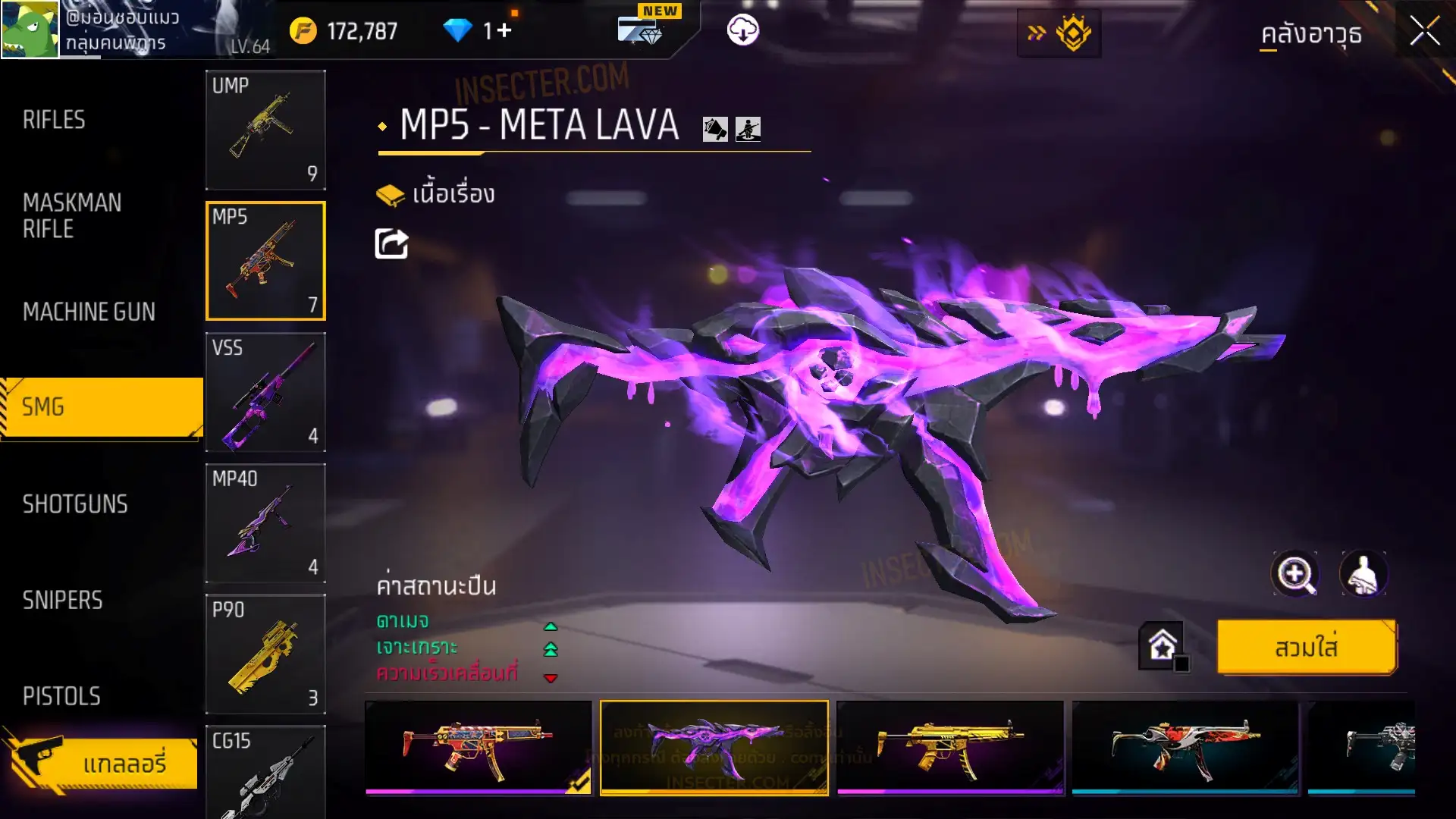Select the VSS weapon tile

coord(265,392)
